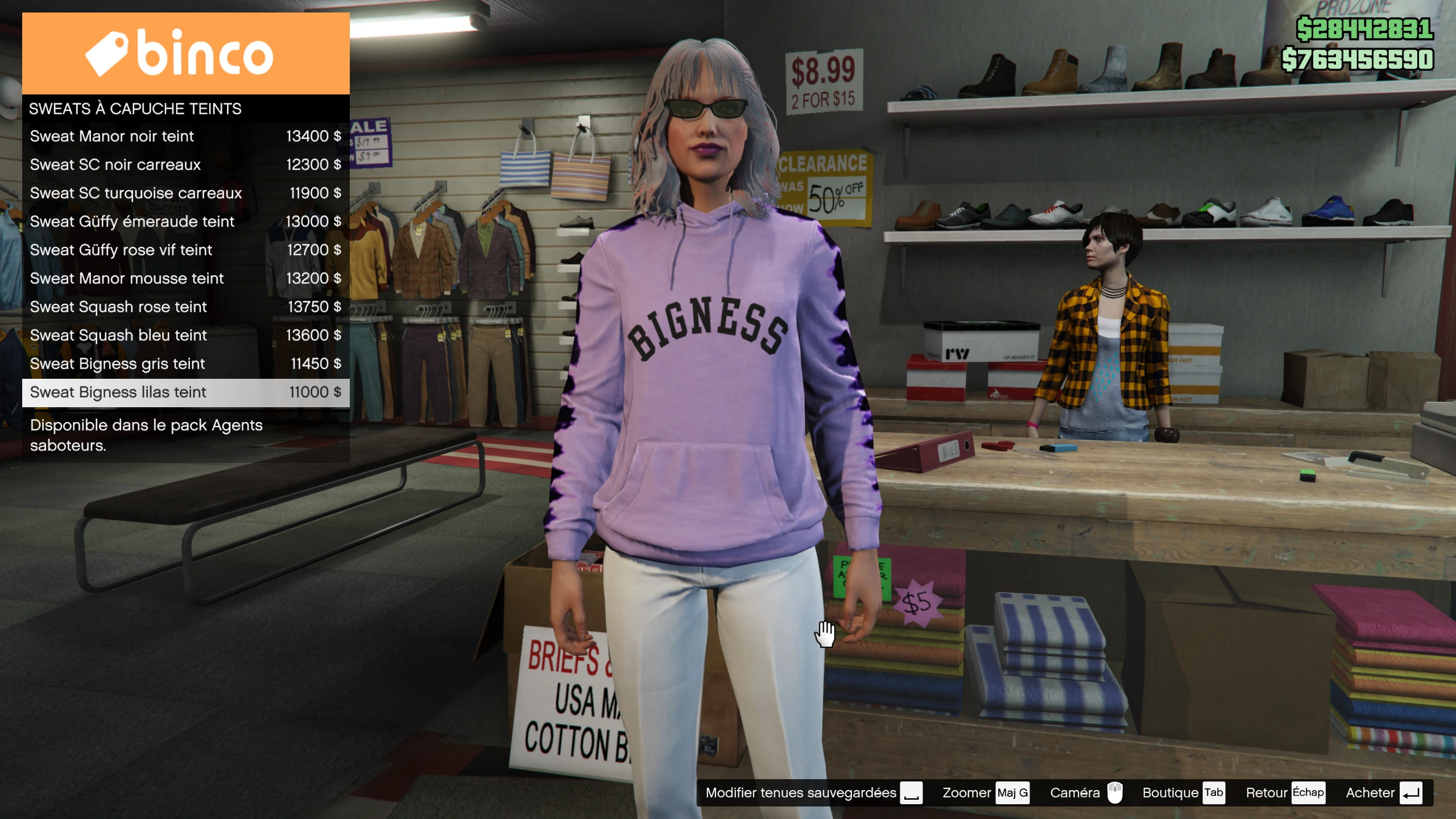1456x819 pixels.
Task: Select Sweat Güffy émeraude teint
Action: (x=185, y=222)
